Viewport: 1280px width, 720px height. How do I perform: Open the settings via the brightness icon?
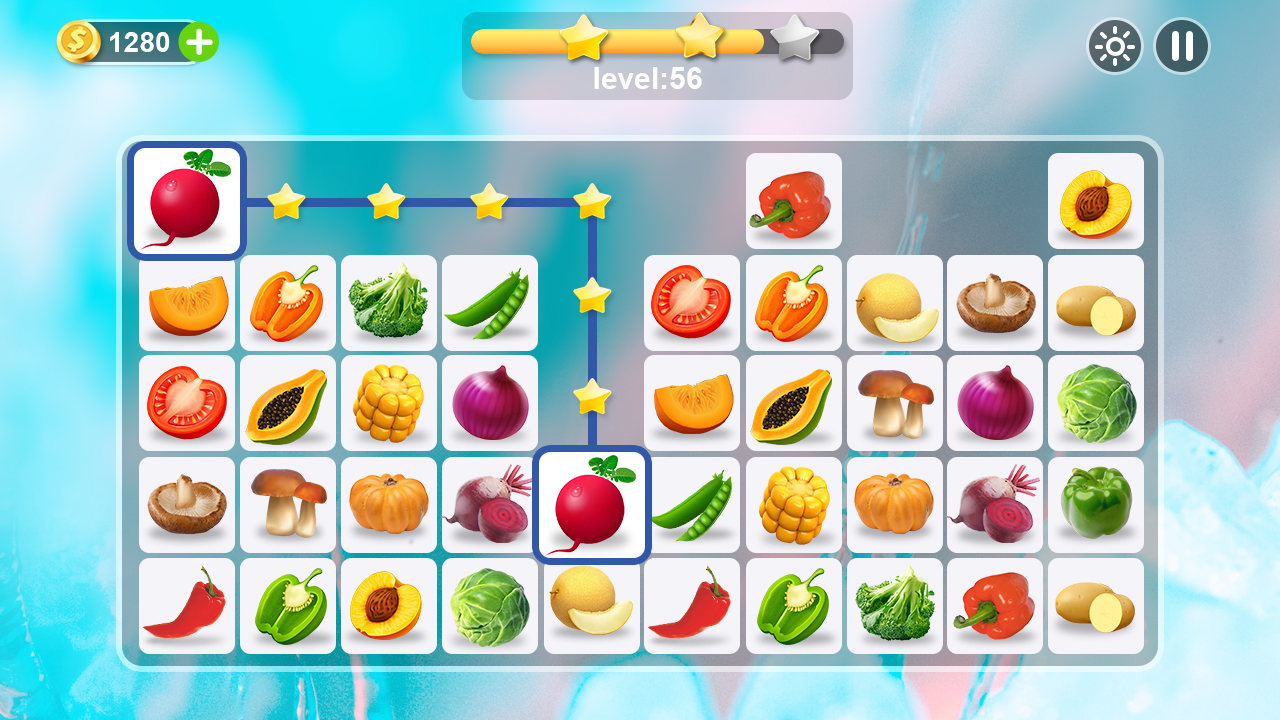(x=1114, y=46)
